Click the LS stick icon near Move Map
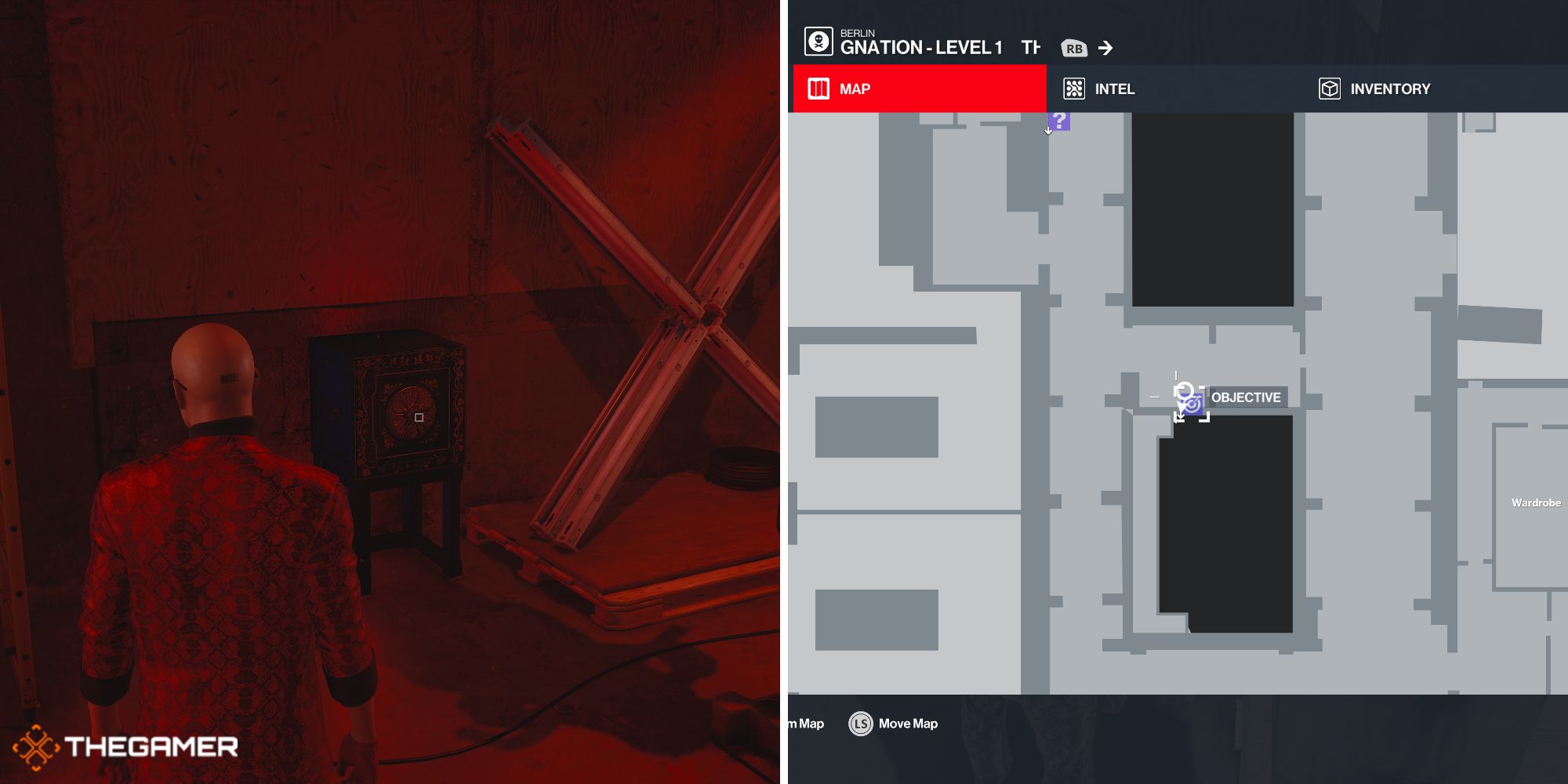 [x=861, y=724]
